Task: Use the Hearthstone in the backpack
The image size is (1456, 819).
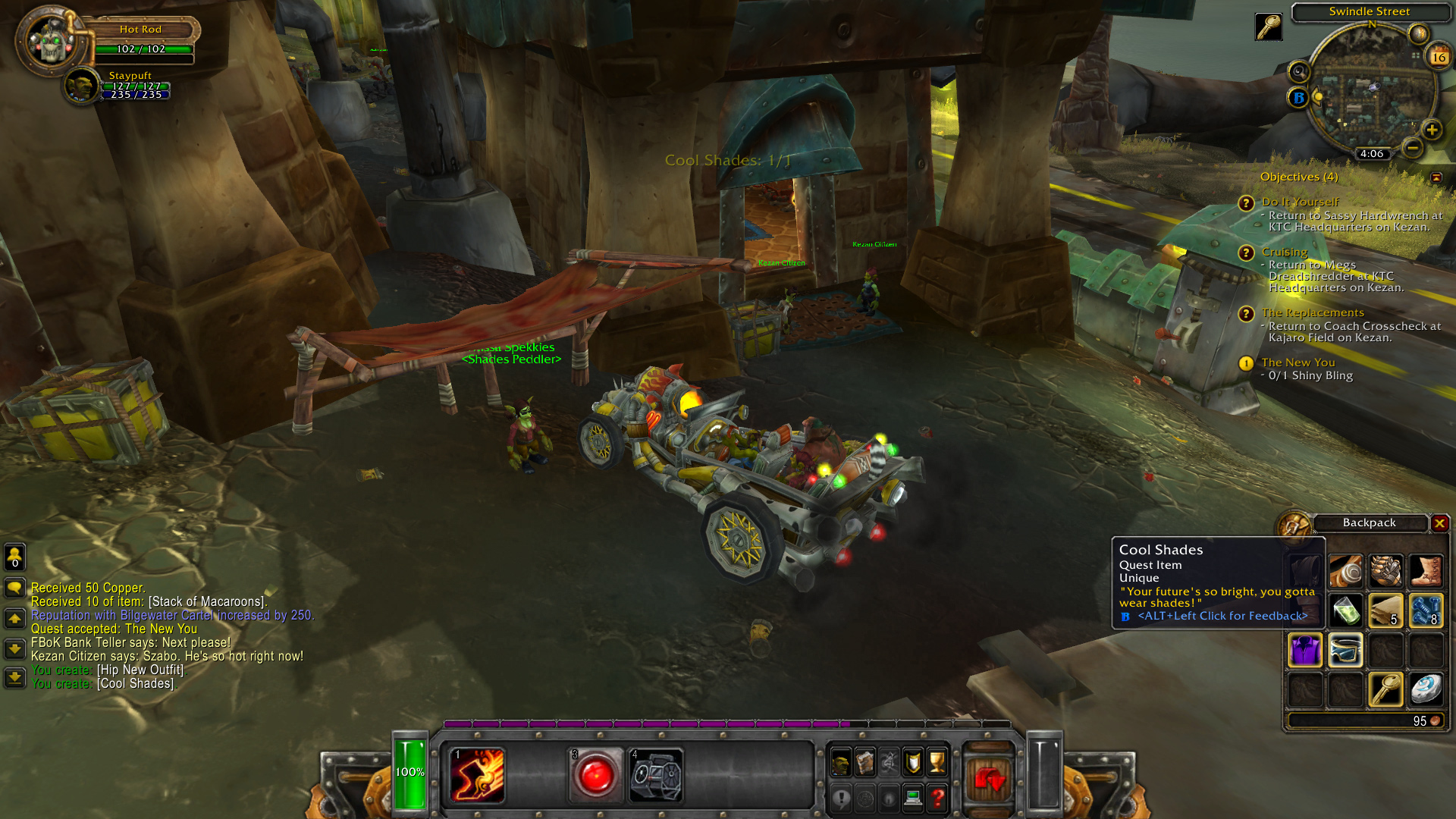Action: (x=1426, y=689)
